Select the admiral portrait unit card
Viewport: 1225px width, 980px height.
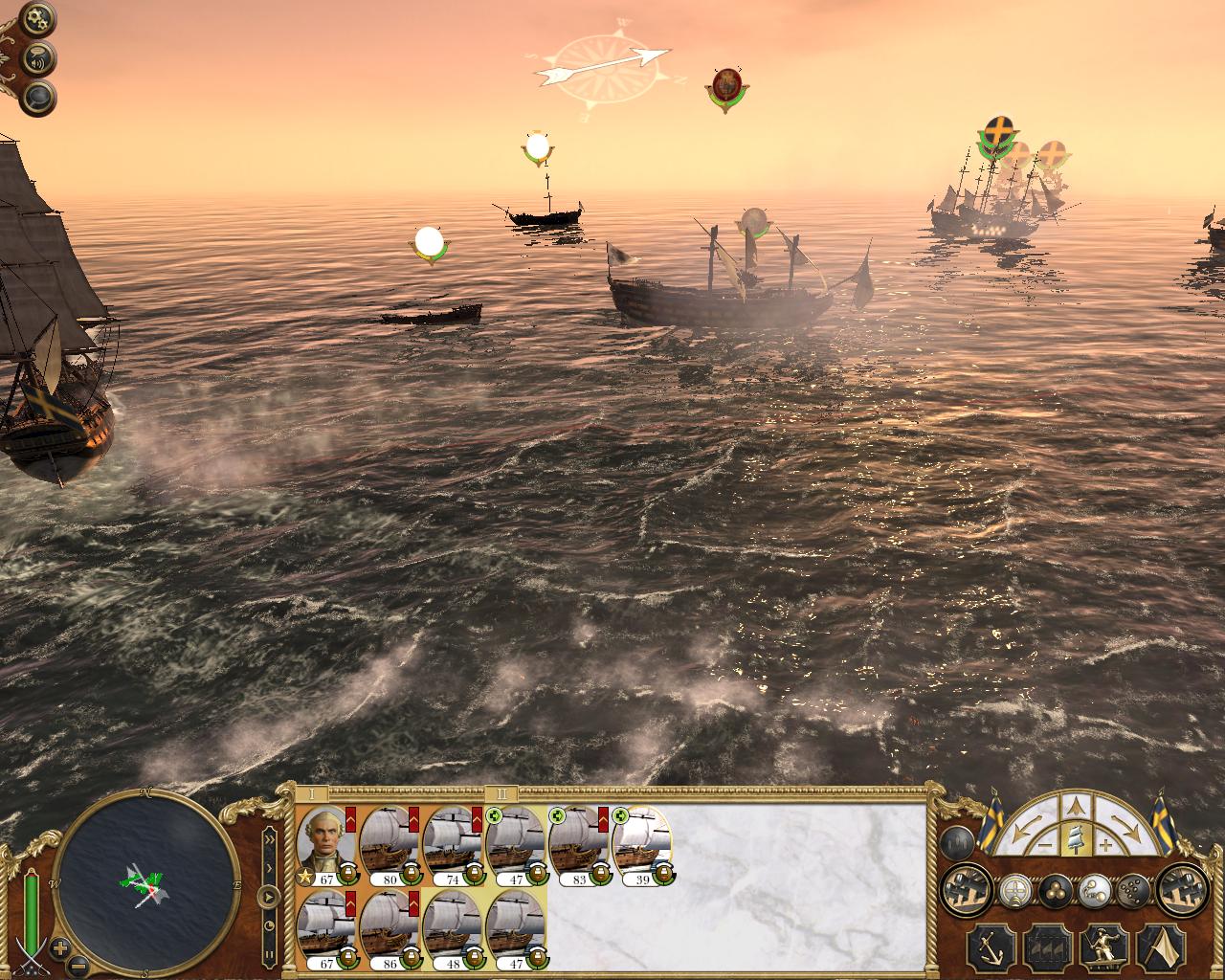[x=326, y=843]
